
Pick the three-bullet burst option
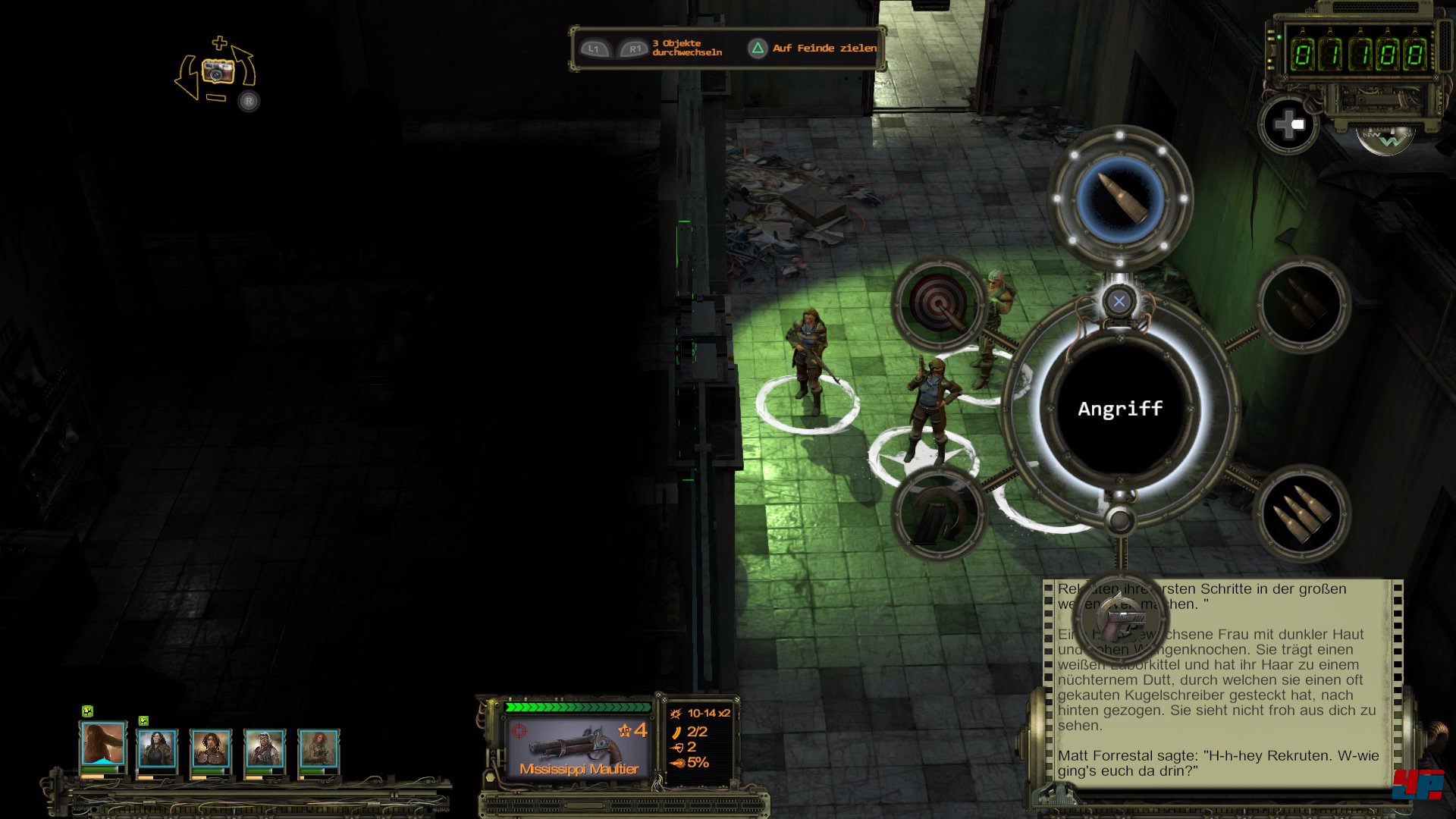point(1302,515)
